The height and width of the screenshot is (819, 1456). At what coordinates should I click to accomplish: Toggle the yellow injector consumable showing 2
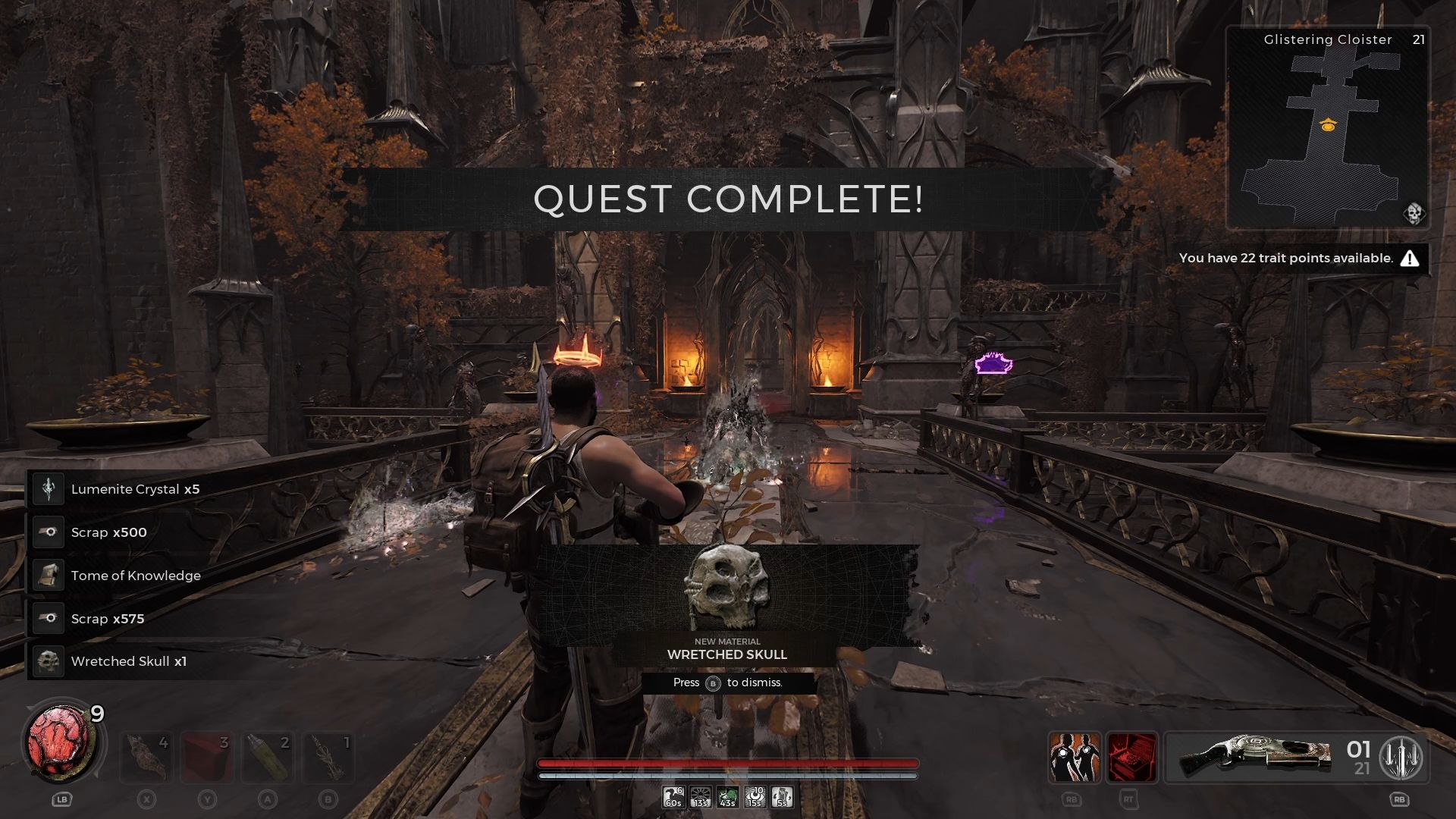(x=268, y=757)
